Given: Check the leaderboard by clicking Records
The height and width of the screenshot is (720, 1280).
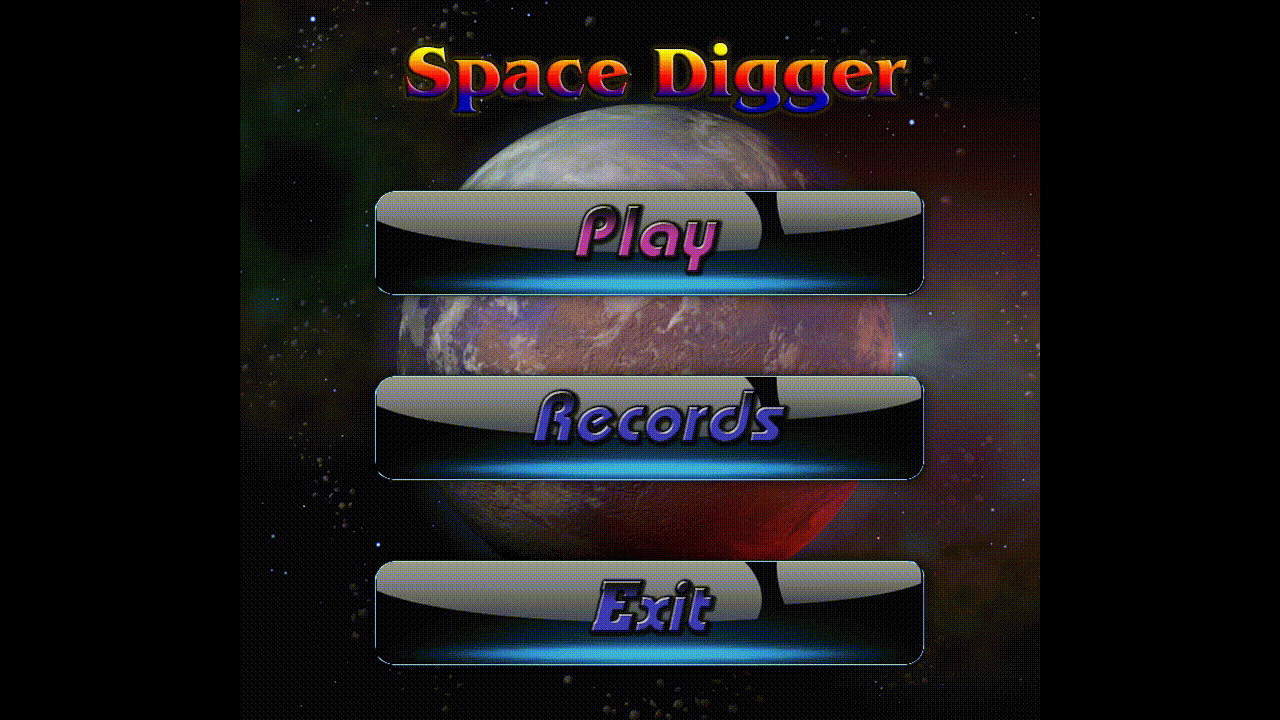Looking at the screenshot, I should 648,425.
